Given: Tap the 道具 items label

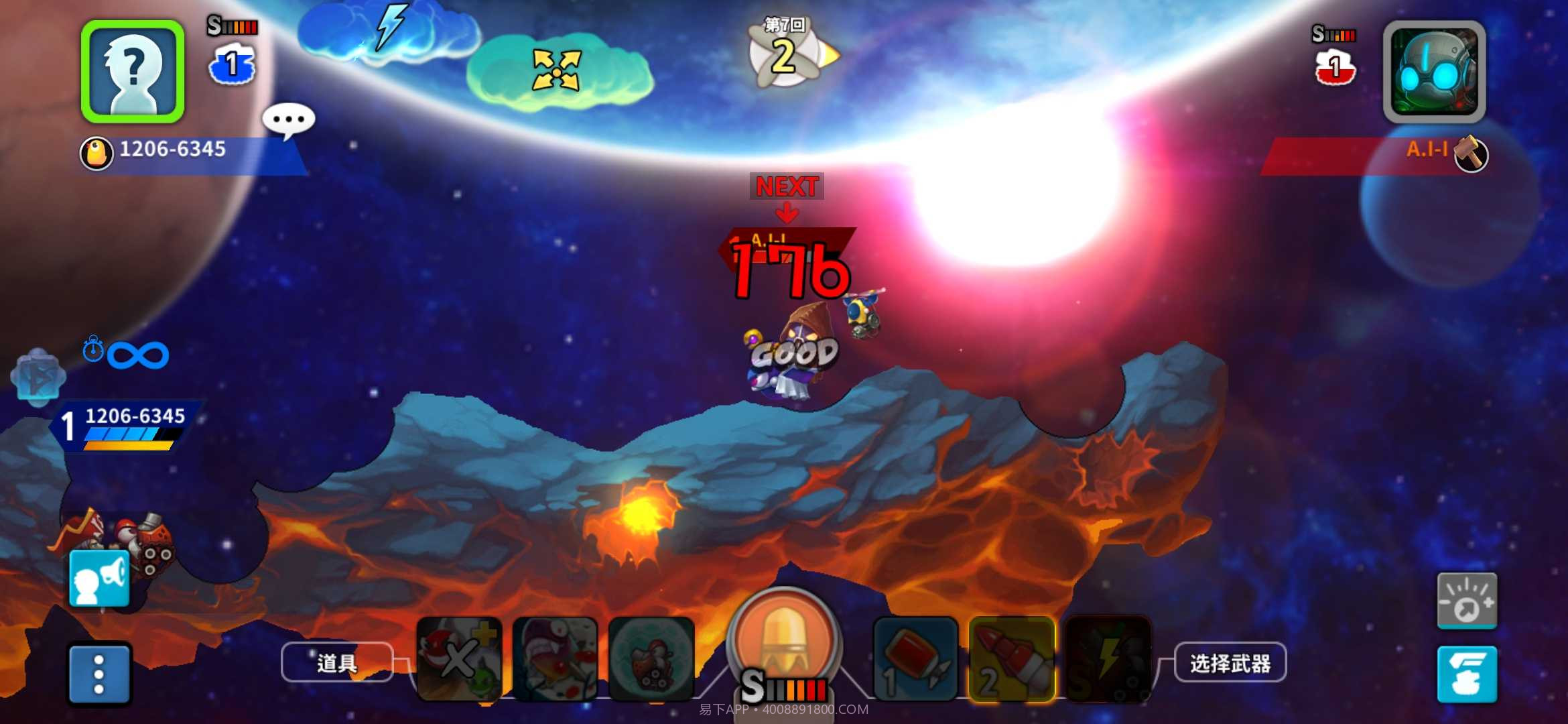Looking at the screenshot, I should (x=336, y=663).
